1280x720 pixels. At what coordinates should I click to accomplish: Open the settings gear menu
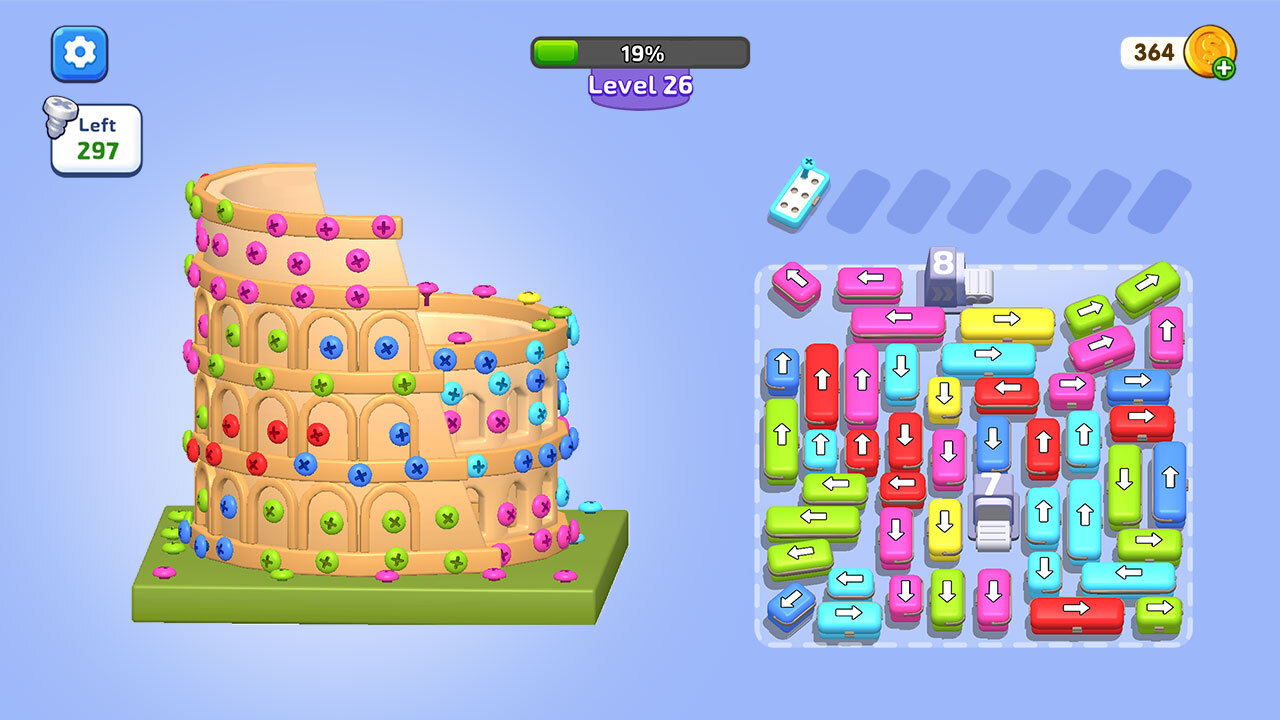click(x=80, y=53)
